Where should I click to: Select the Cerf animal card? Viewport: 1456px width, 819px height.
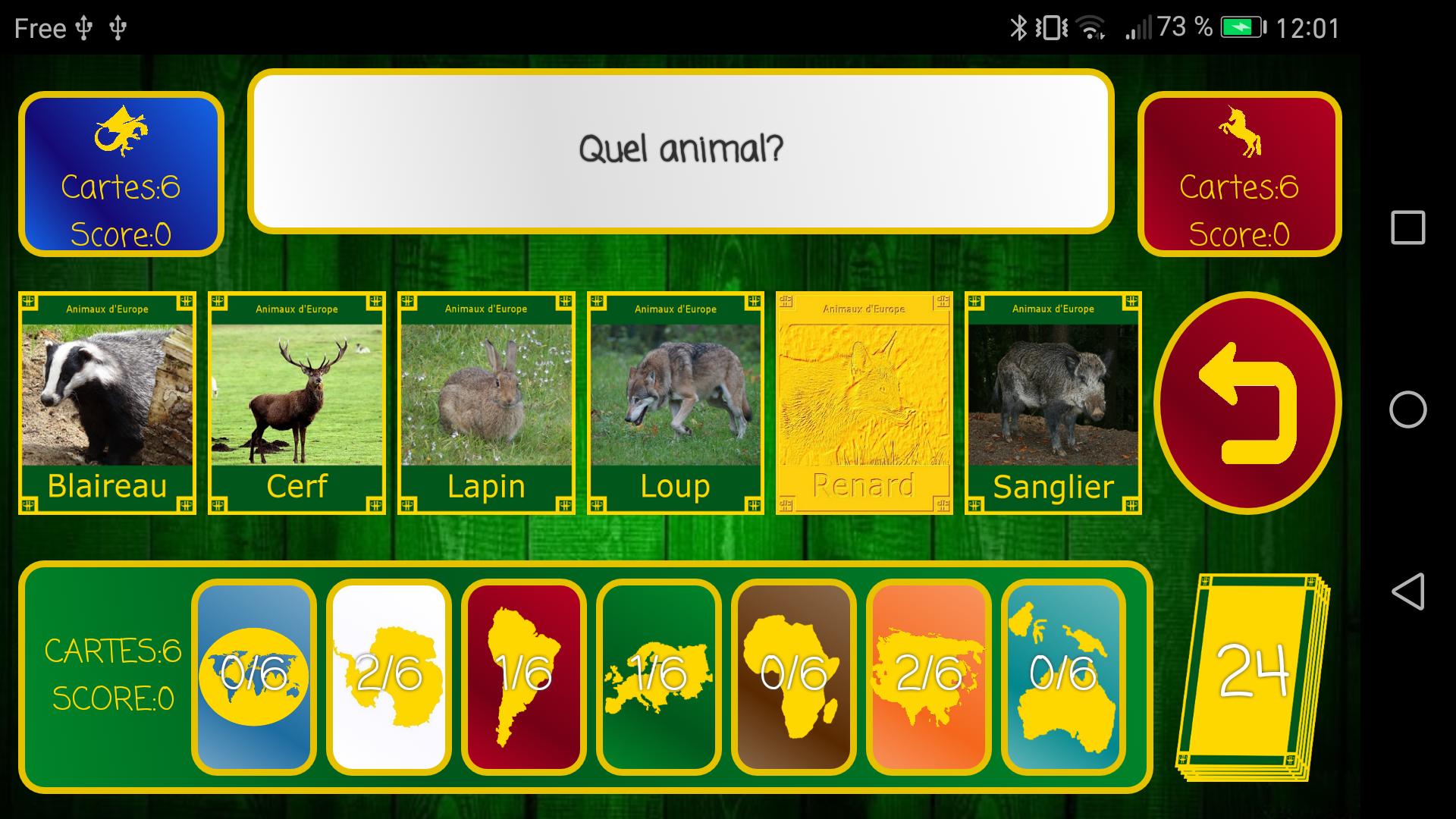pos(296,403)
